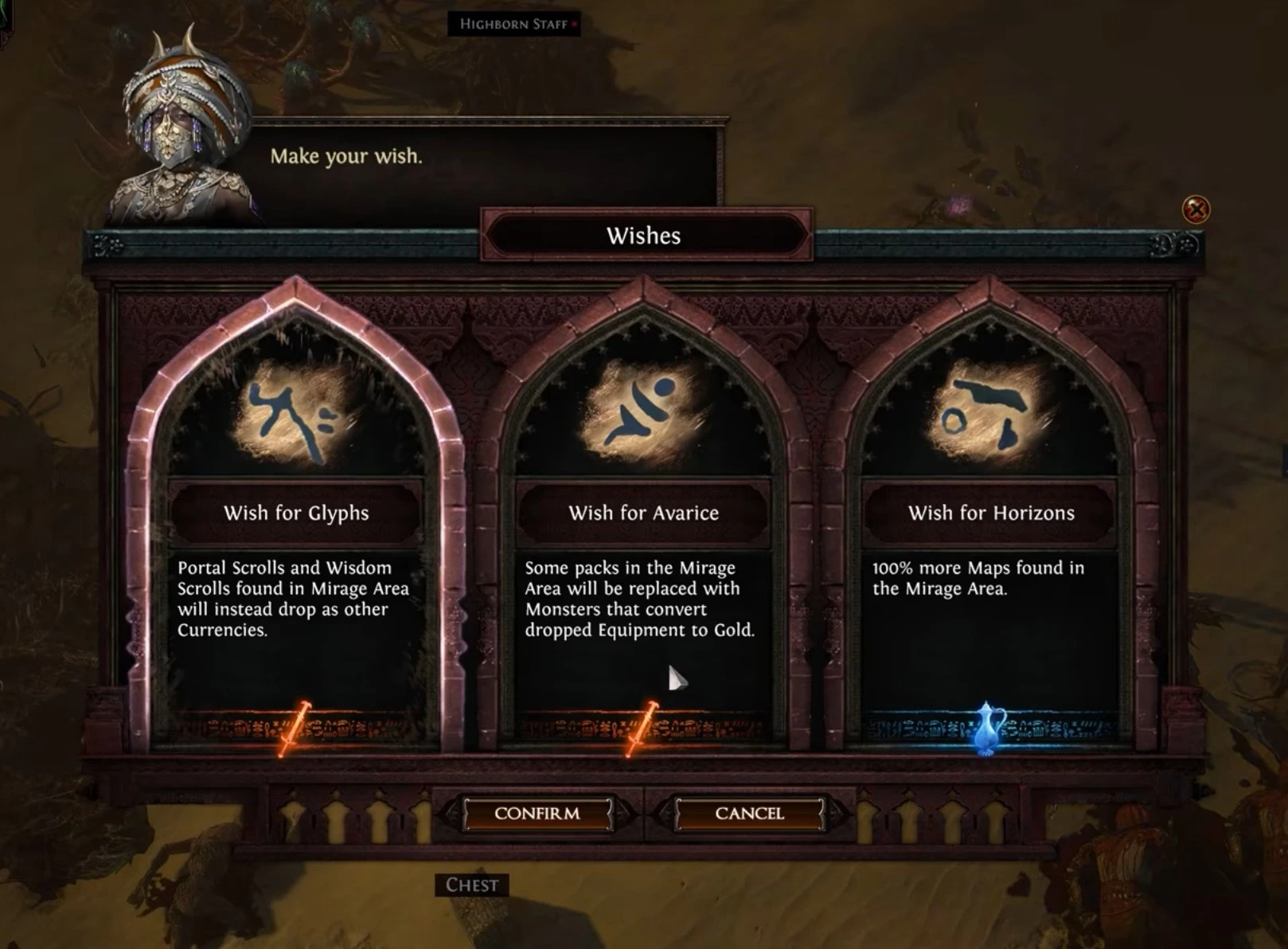Confirm the selected wish
The height and width of the screenshot is (949, 1288).
coord(537,814)
